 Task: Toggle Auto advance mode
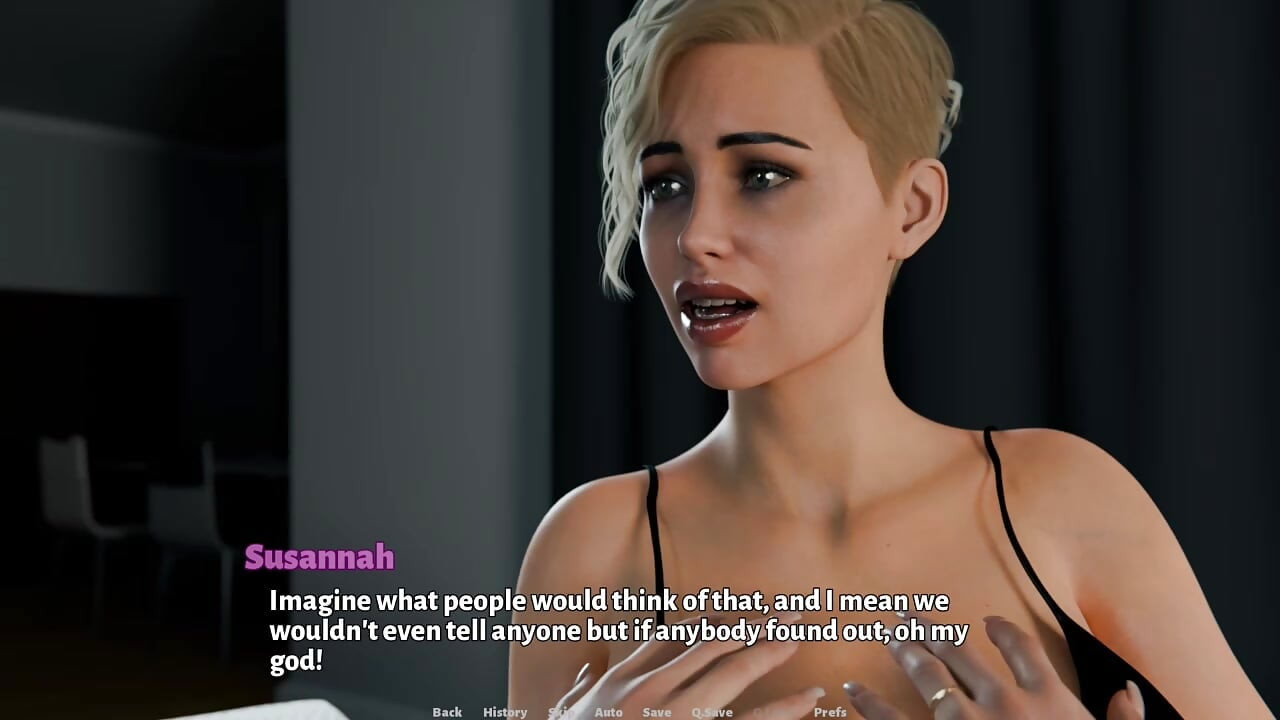[x=608, y=712]
